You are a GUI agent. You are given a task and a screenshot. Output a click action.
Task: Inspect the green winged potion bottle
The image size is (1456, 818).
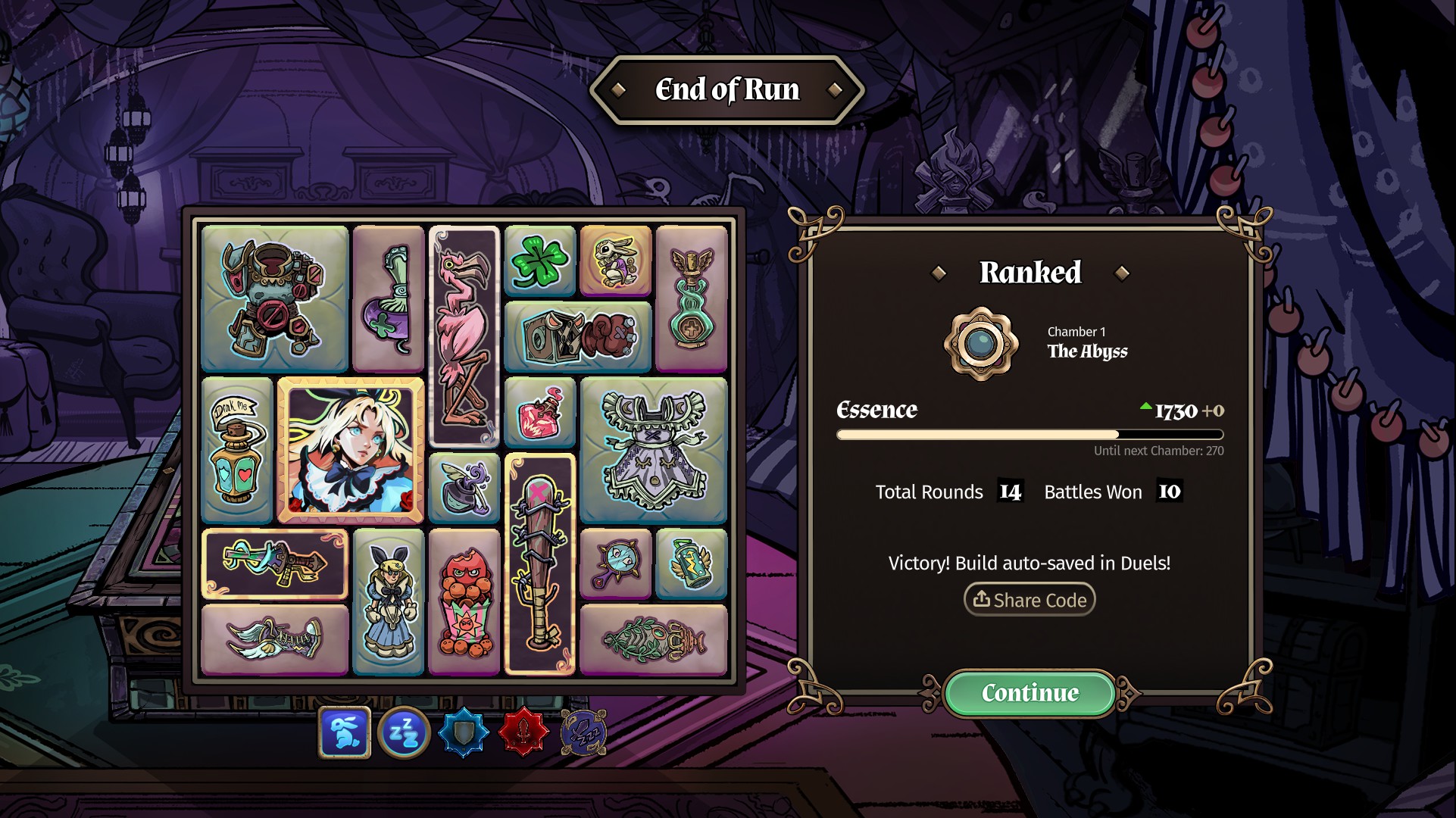pos(692,299)
